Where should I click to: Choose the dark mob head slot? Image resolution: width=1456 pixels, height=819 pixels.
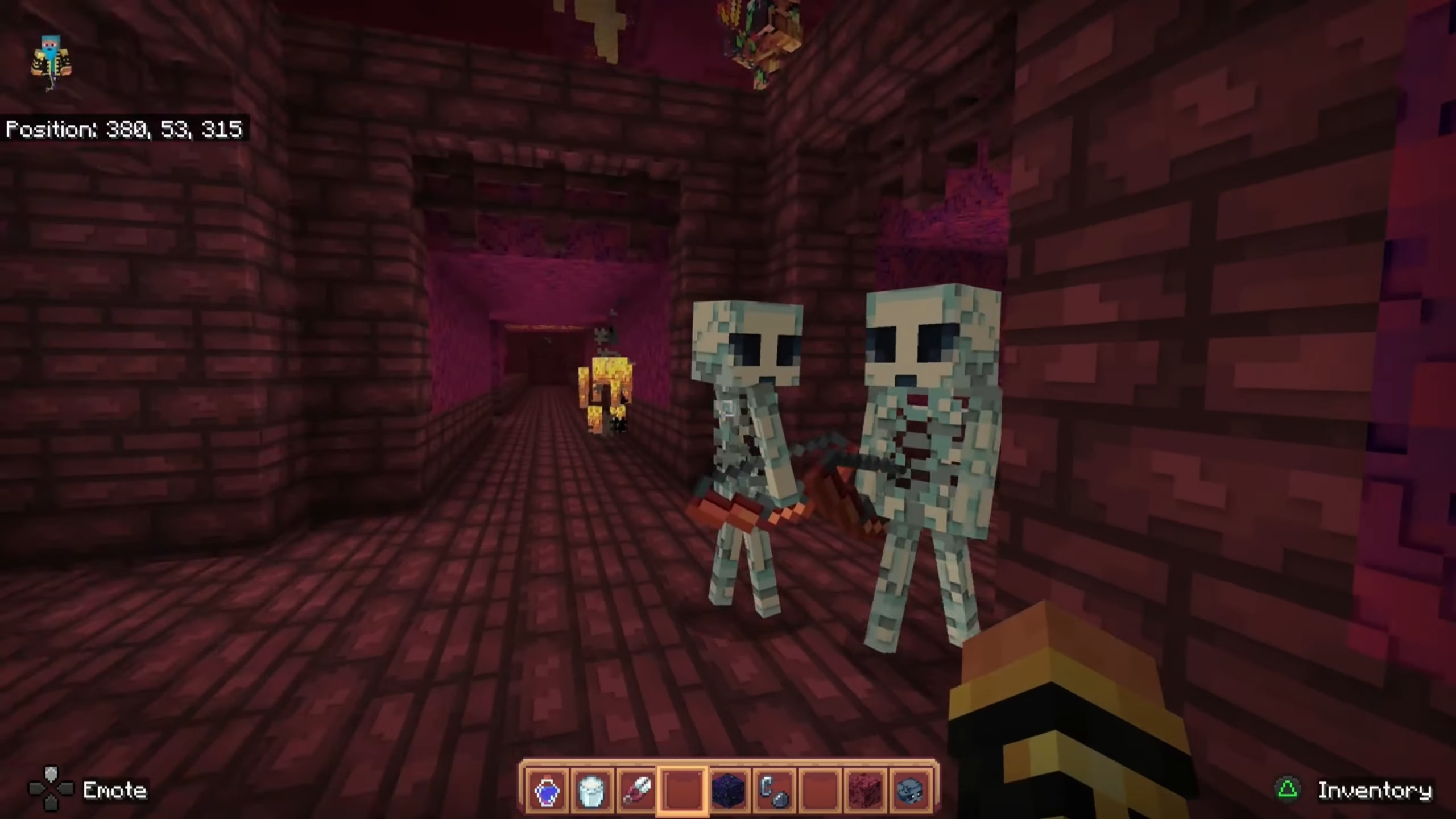click(x=910, y=790)
